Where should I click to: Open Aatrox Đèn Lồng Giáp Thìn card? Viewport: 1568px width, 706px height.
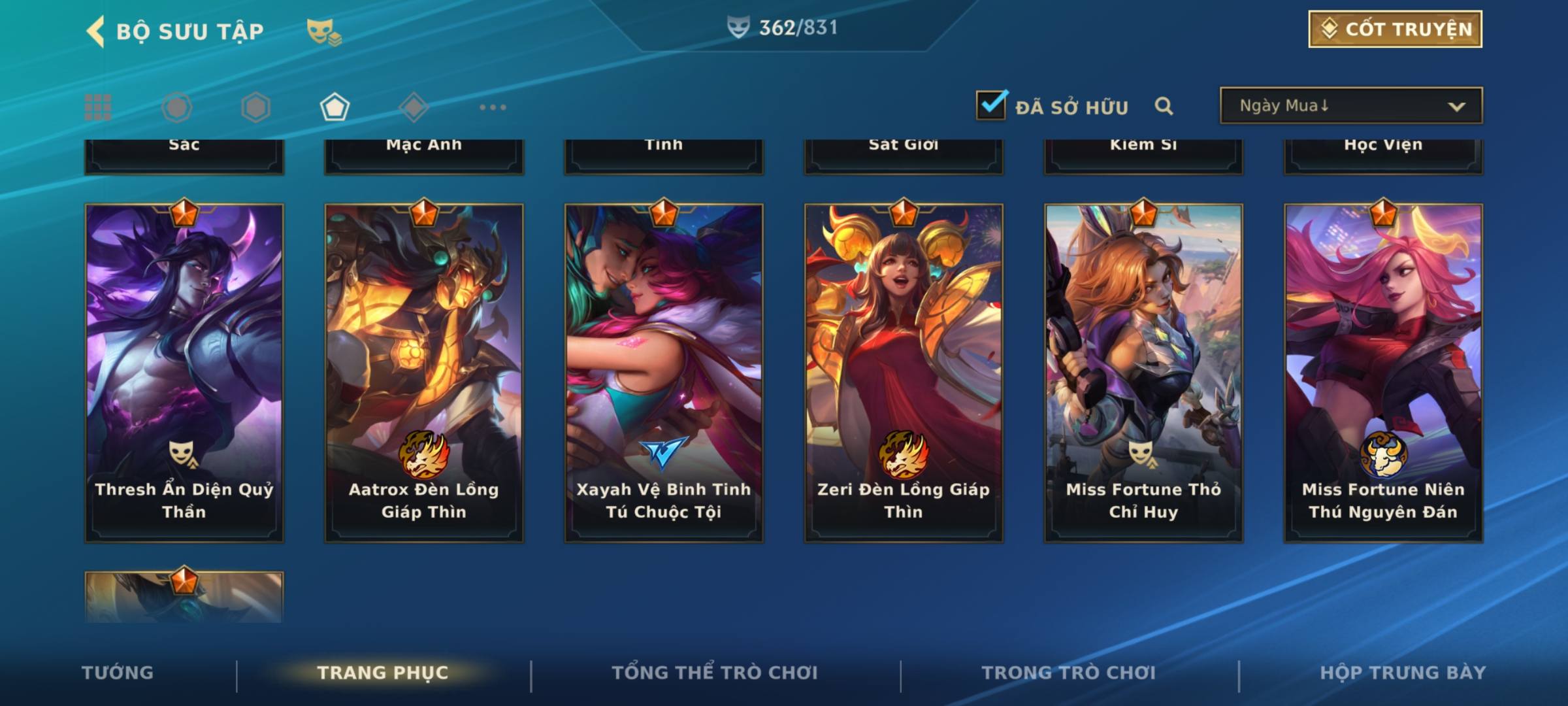pyautogui.click(x=424, y=373)
